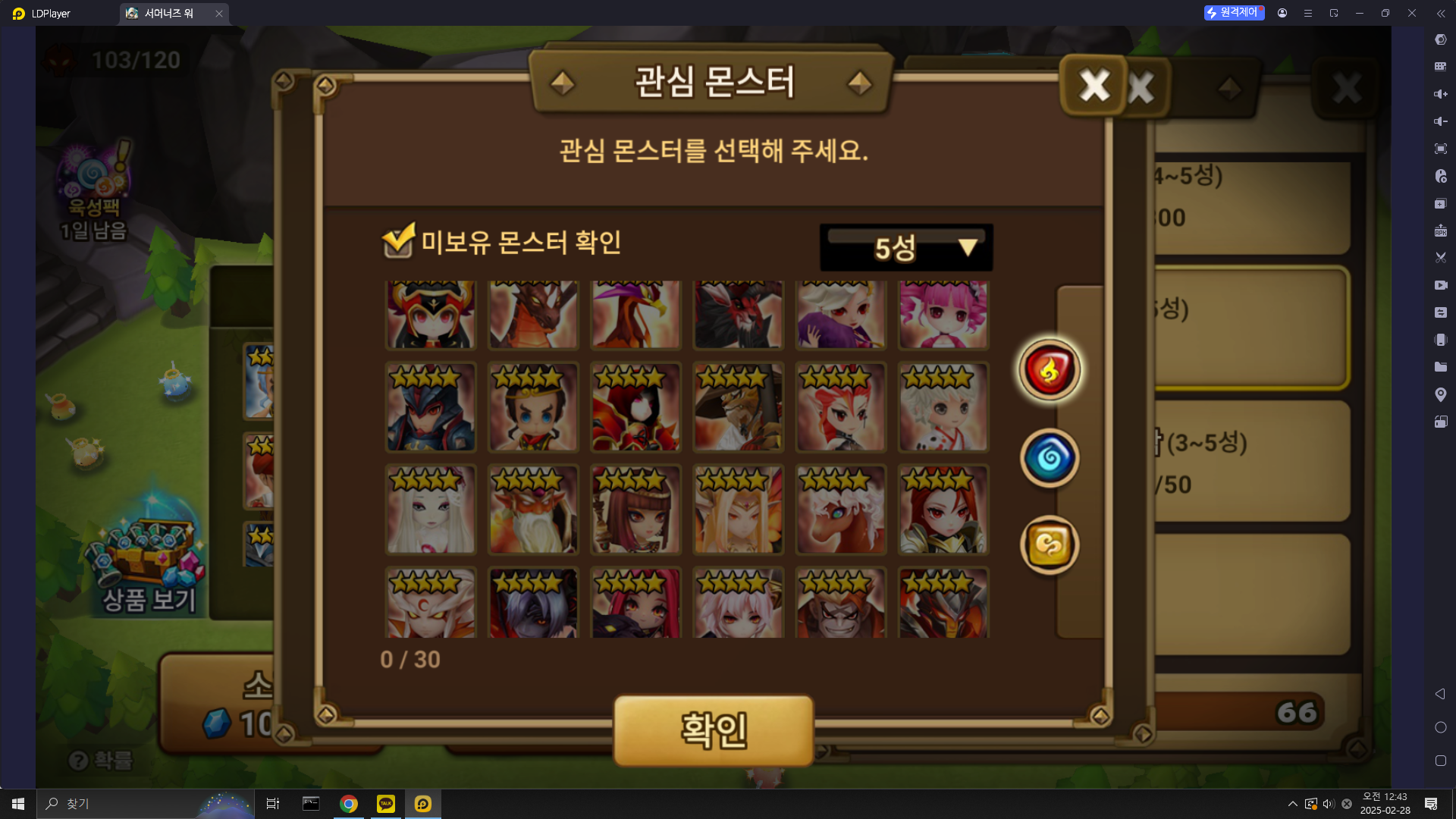
Task: Expand the LDPlayer hamburger menu
Action: (1307, 13)
